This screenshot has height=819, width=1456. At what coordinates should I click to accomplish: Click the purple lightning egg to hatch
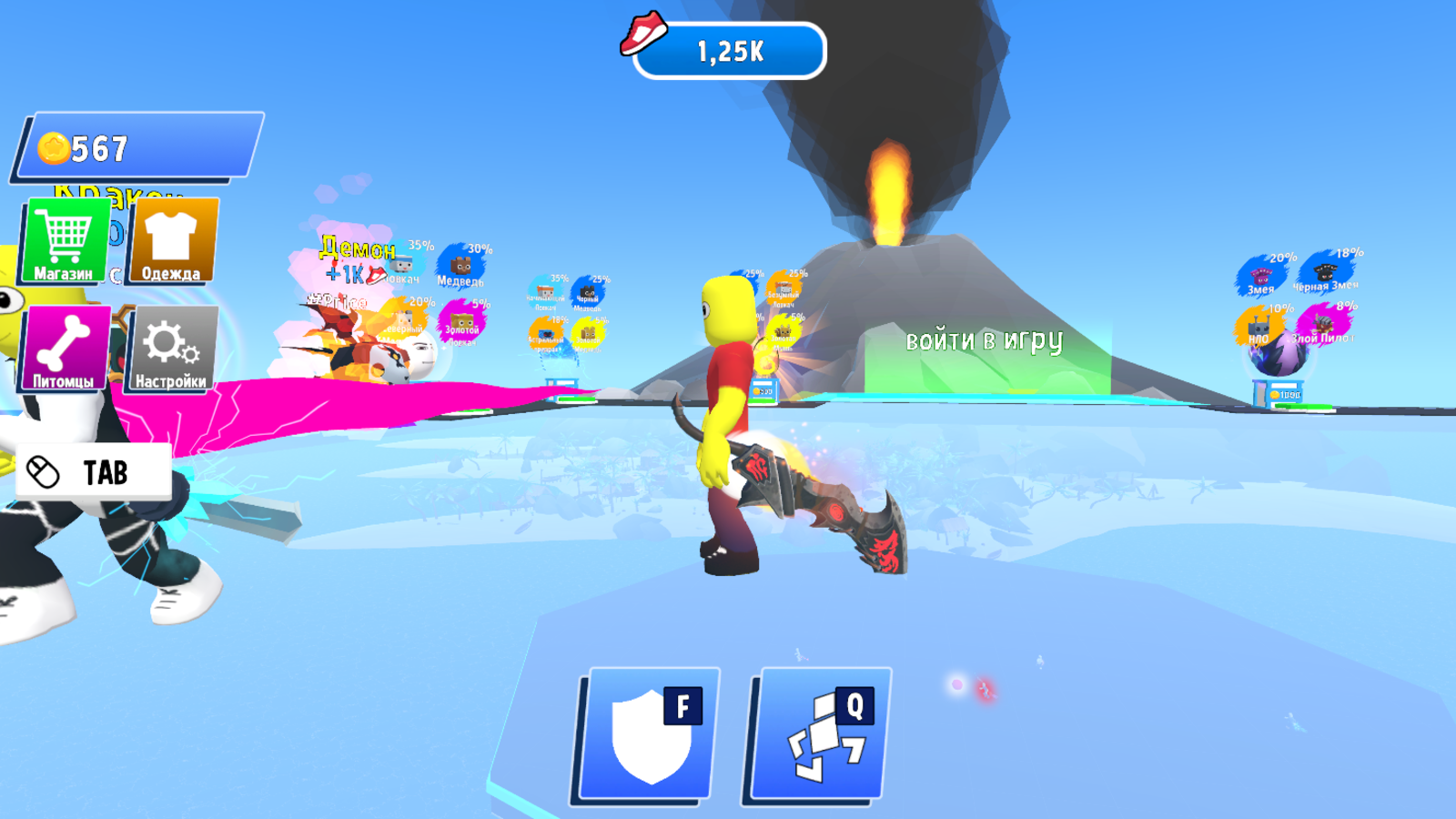1278,355
